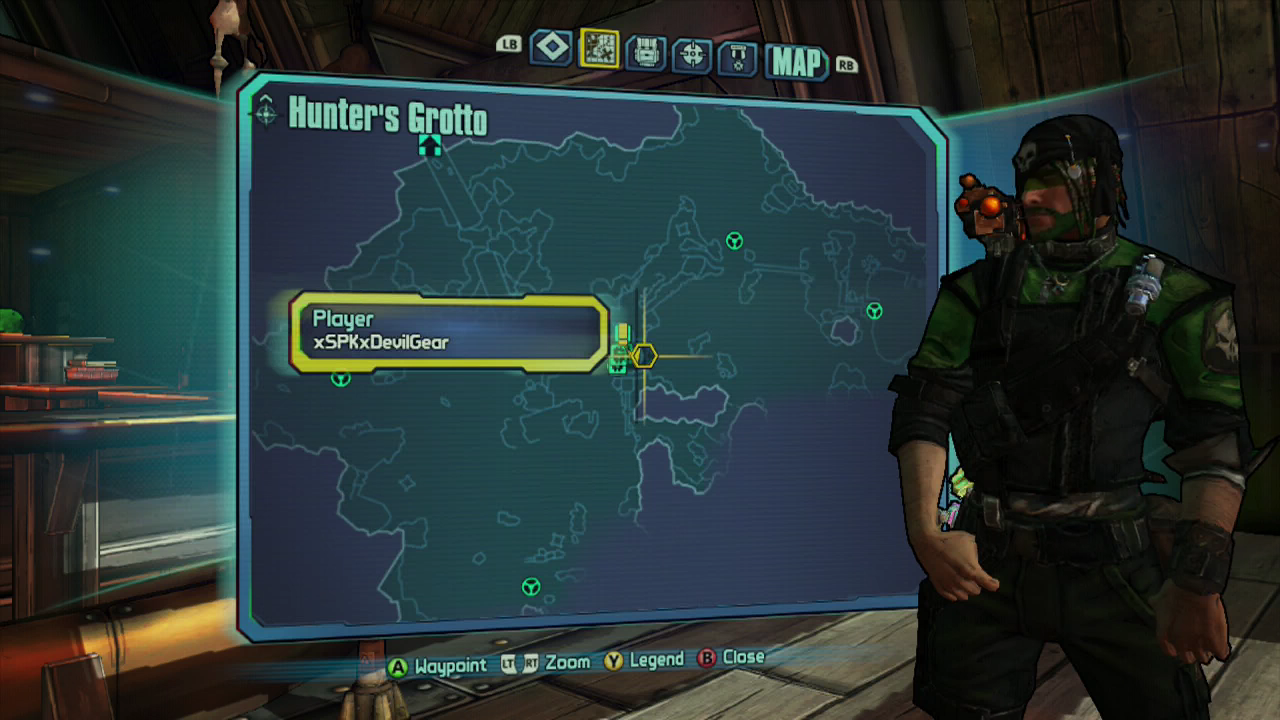
Task: Click the LT trigger prompt to zoom out
Action: coord(508,662)
